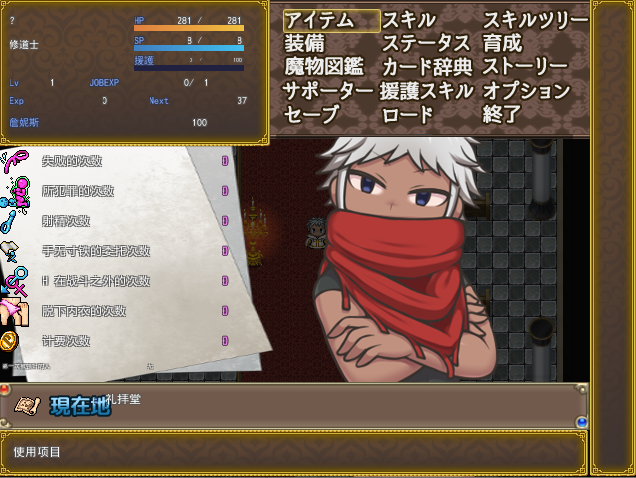Screen dimensions: 636x478
Task: Select the ストーリー story entry
Action: [525, 67]
